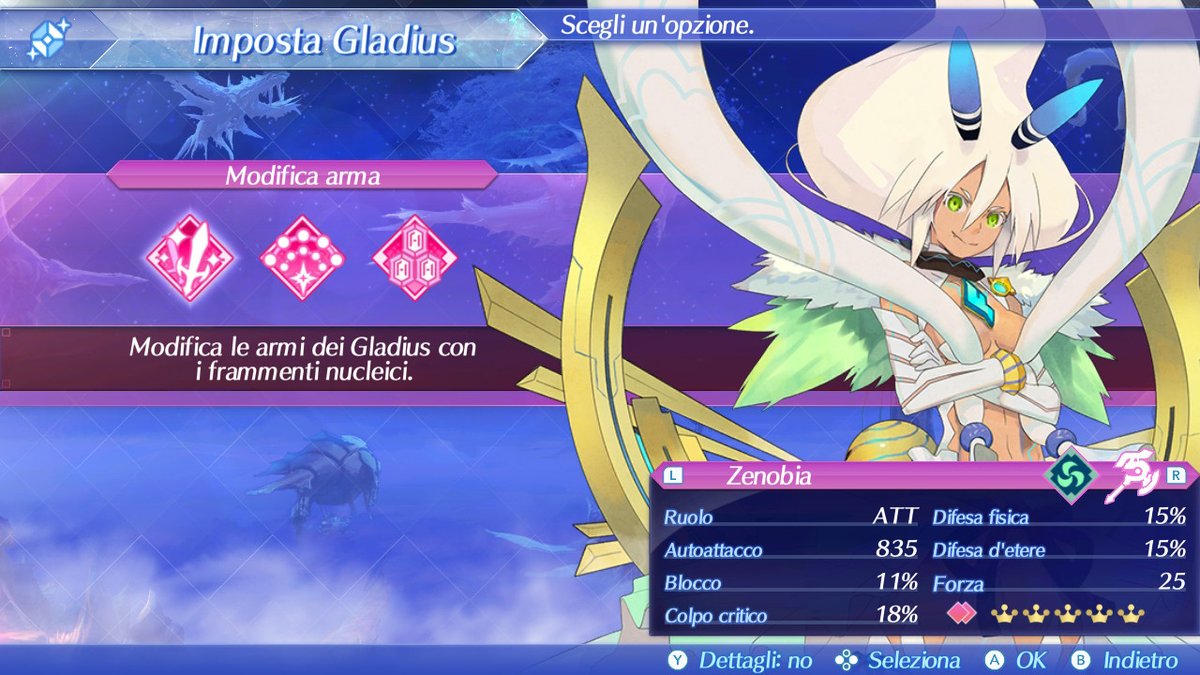This screenshot has height=675, width=1200.
Task: Choose the dotted diamond icon with star
Action: click(302, 258)
